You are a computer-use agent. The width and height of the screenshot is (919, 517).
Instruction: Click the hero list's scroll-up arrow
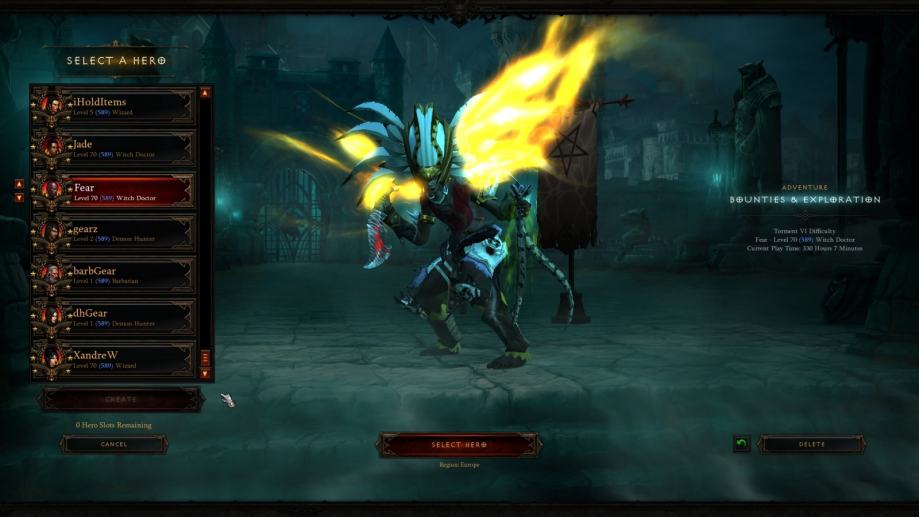(x=205, y=93)
